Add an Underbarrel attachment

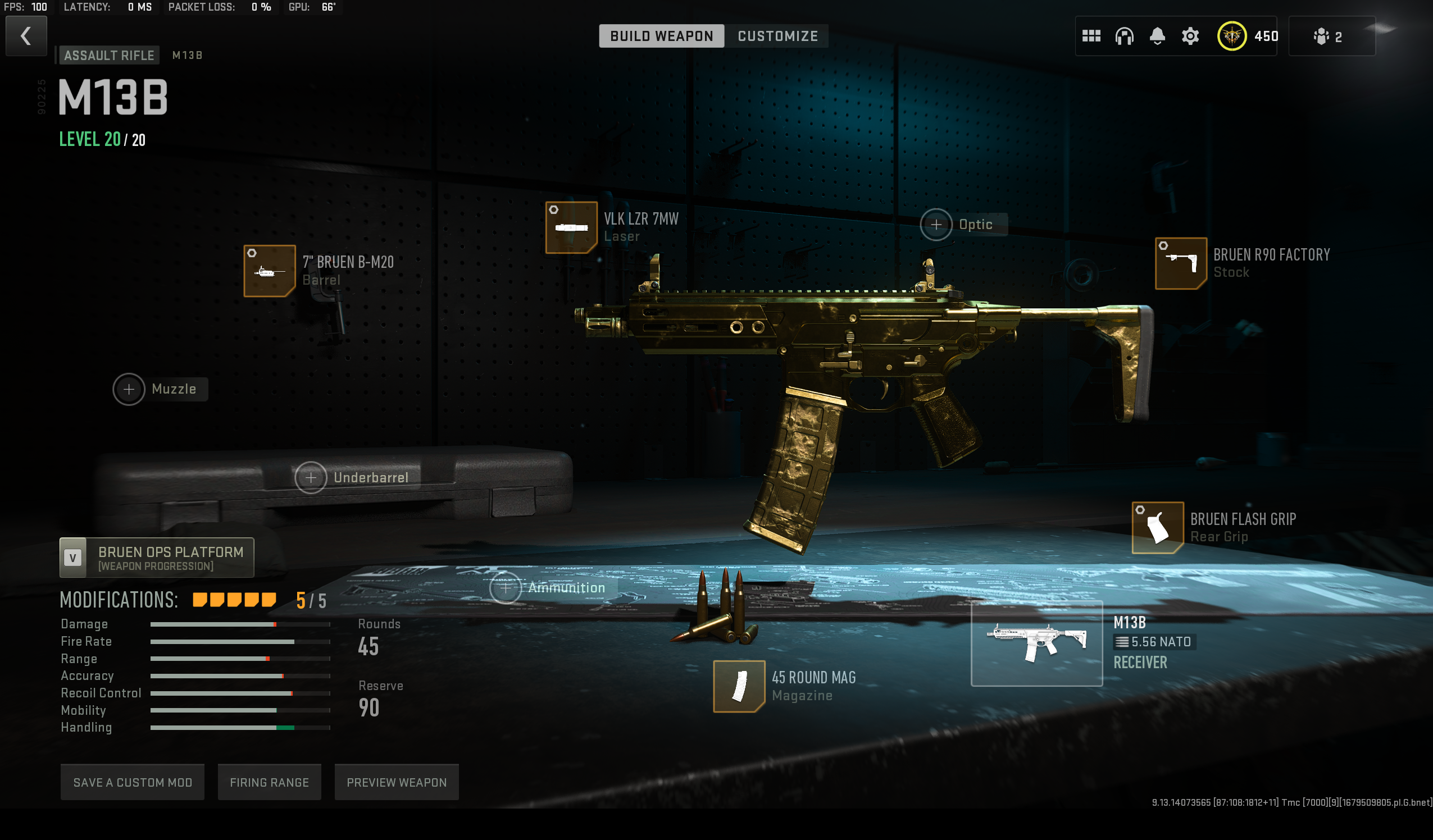pyautogui.click(x=311, y=478)
